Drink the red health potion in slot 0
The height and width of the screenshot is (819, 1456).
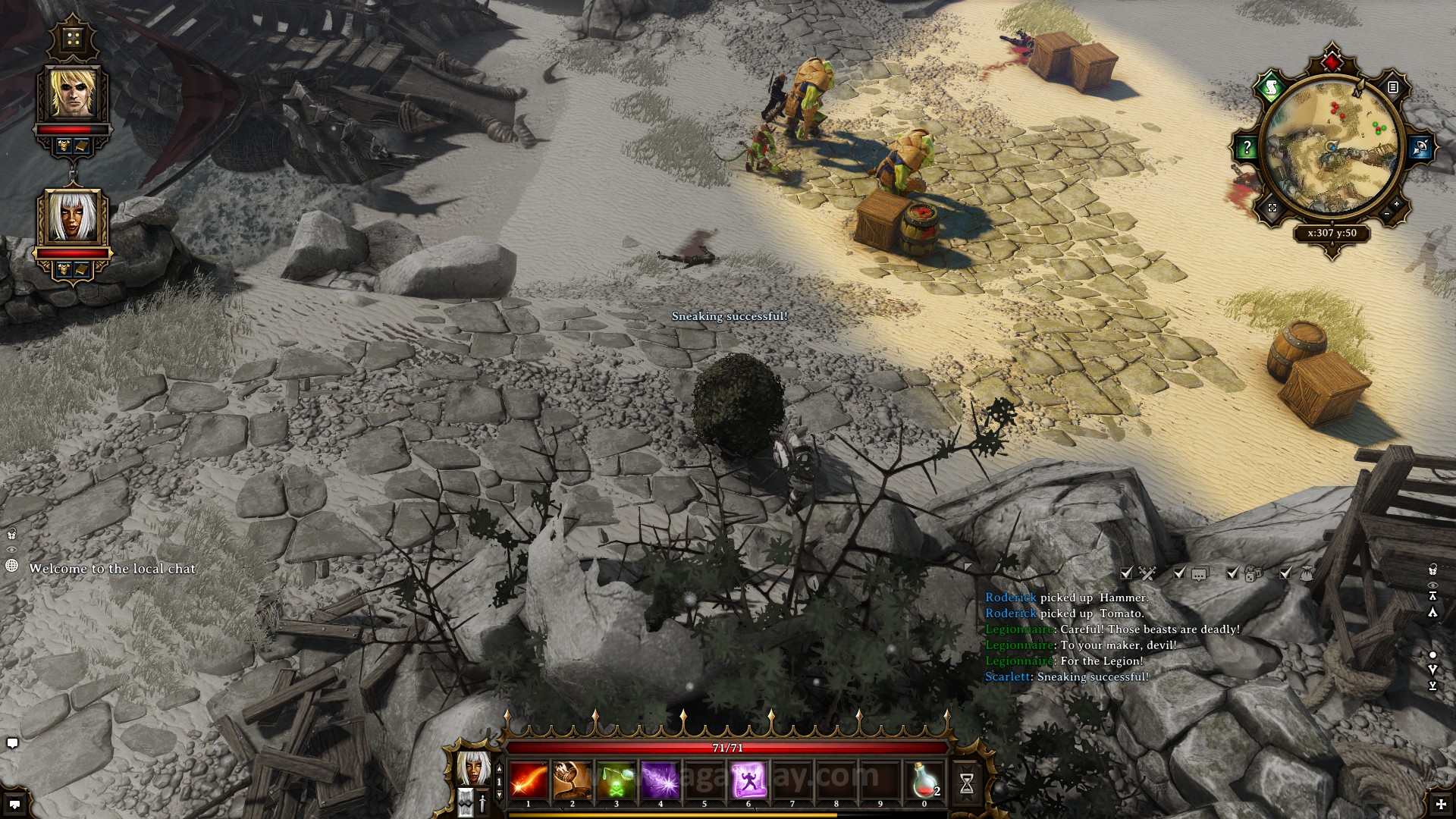(924, 780)
